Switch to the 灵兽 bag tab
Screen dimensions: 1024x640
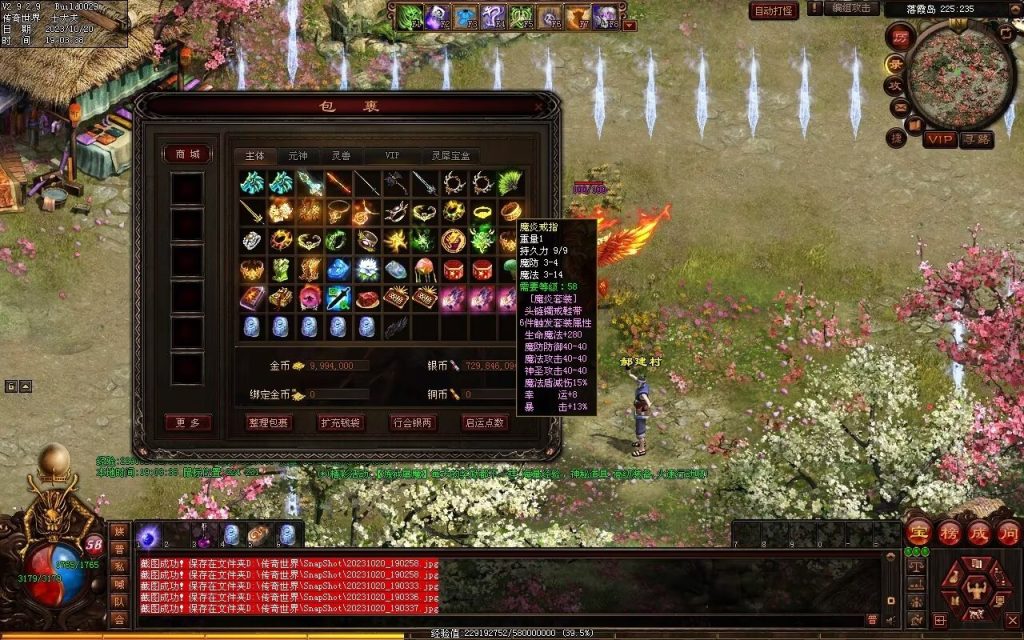341,156
